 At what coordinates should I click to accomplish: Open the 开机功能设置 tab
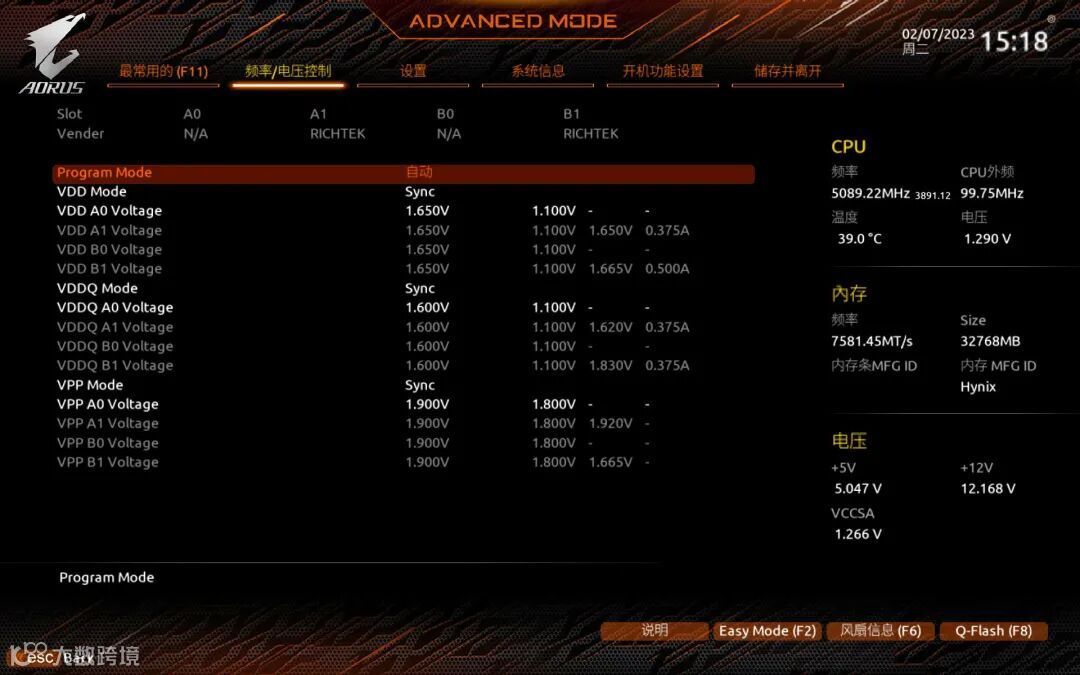click(663, 71)
